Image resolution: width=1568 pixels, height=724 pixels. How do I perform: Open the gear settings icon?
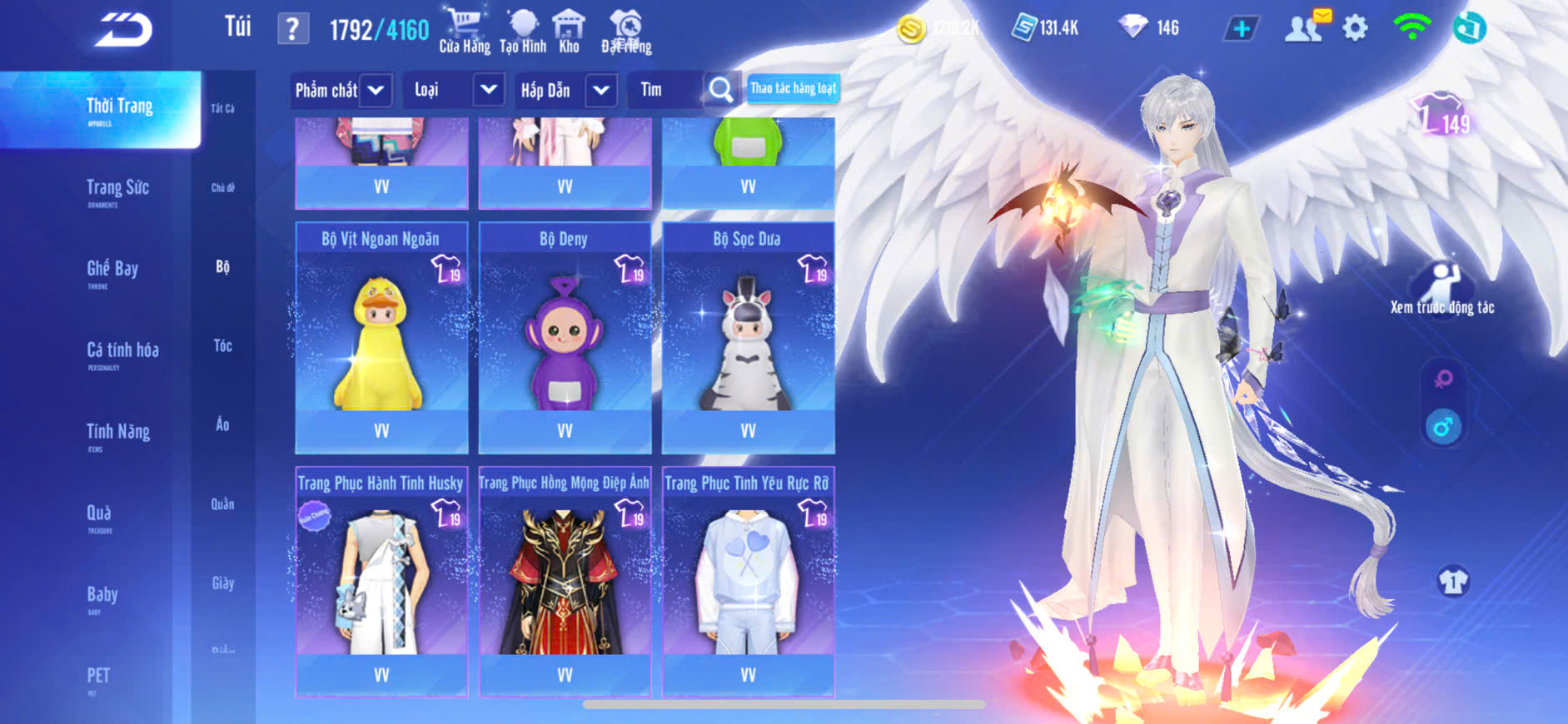(x=1355, y=29)
